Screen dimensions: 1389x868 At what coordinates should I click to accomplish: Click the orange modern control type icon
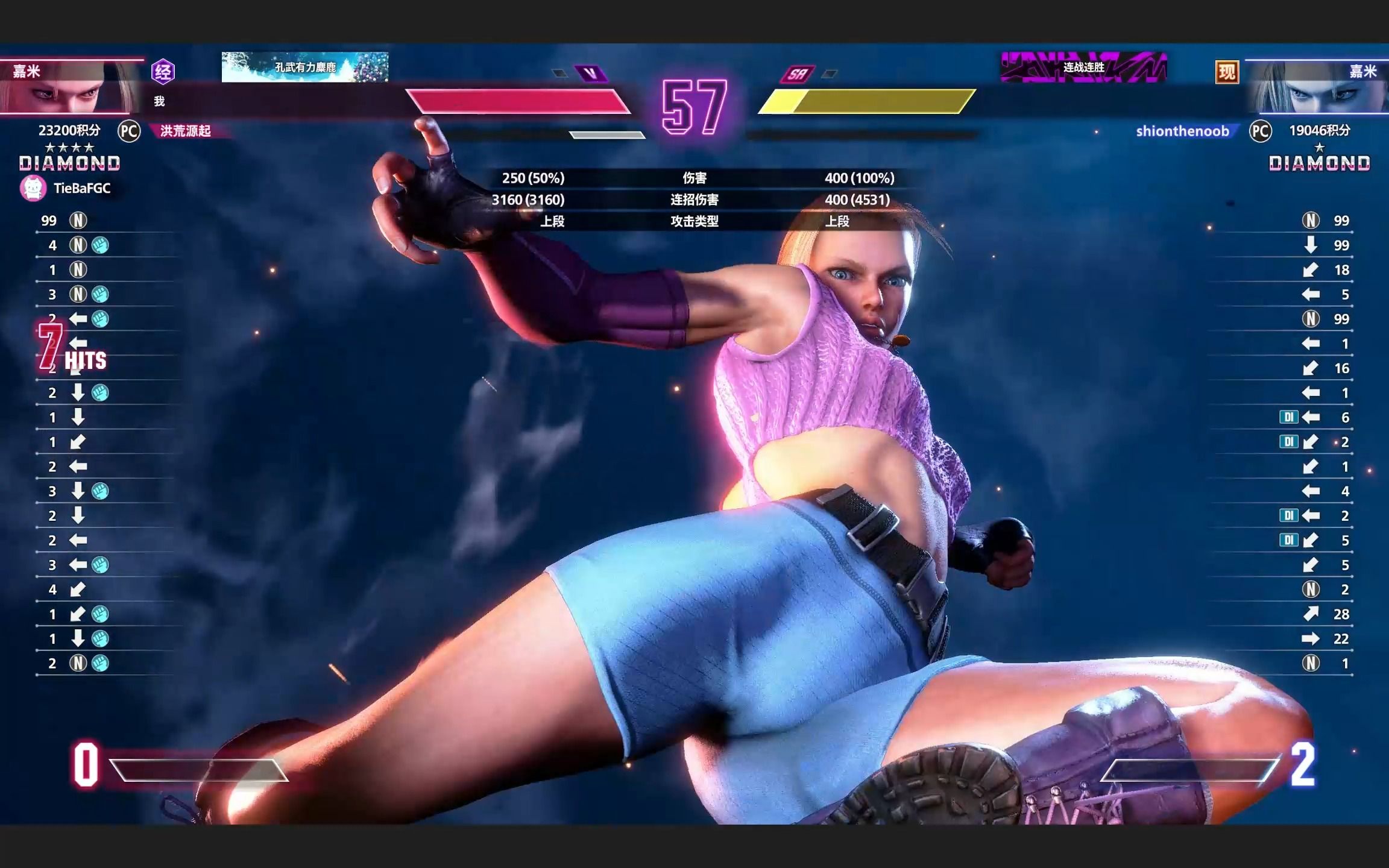point(1227,72)
